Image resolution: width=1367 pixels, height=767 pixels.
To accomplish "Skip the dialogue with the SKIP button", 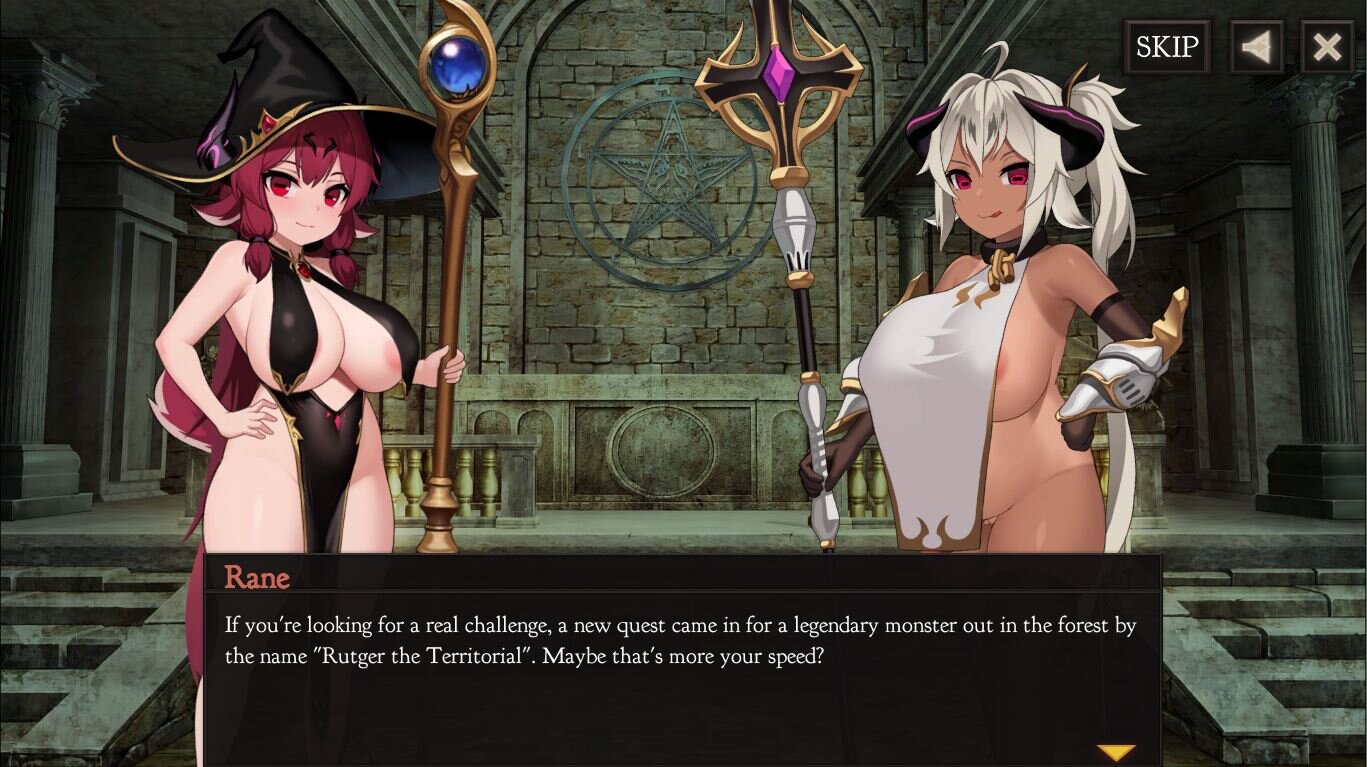I will 1166,47.
